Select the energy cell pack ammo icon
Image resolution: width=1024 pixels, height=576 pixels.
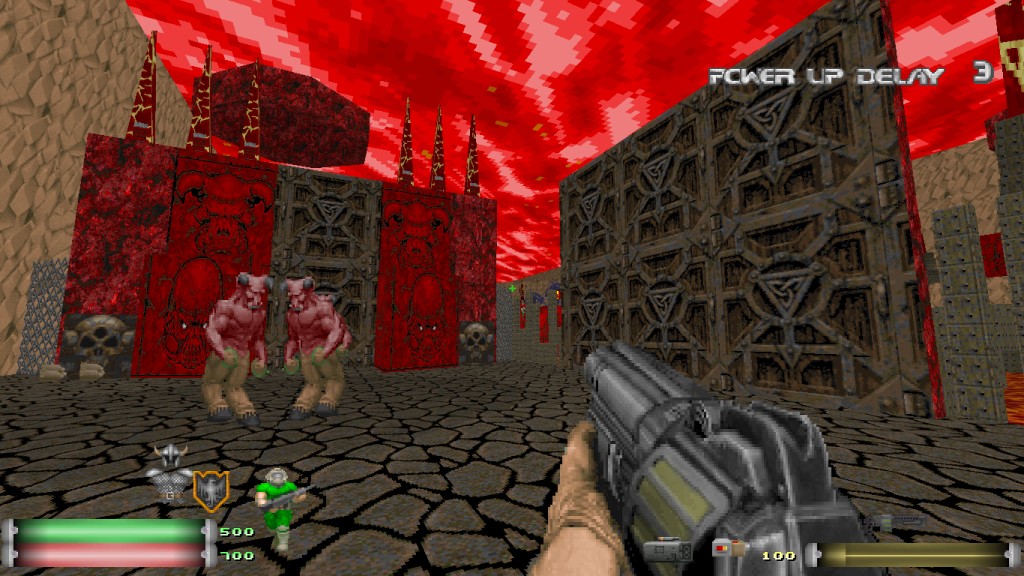click(x=667, y=550)
